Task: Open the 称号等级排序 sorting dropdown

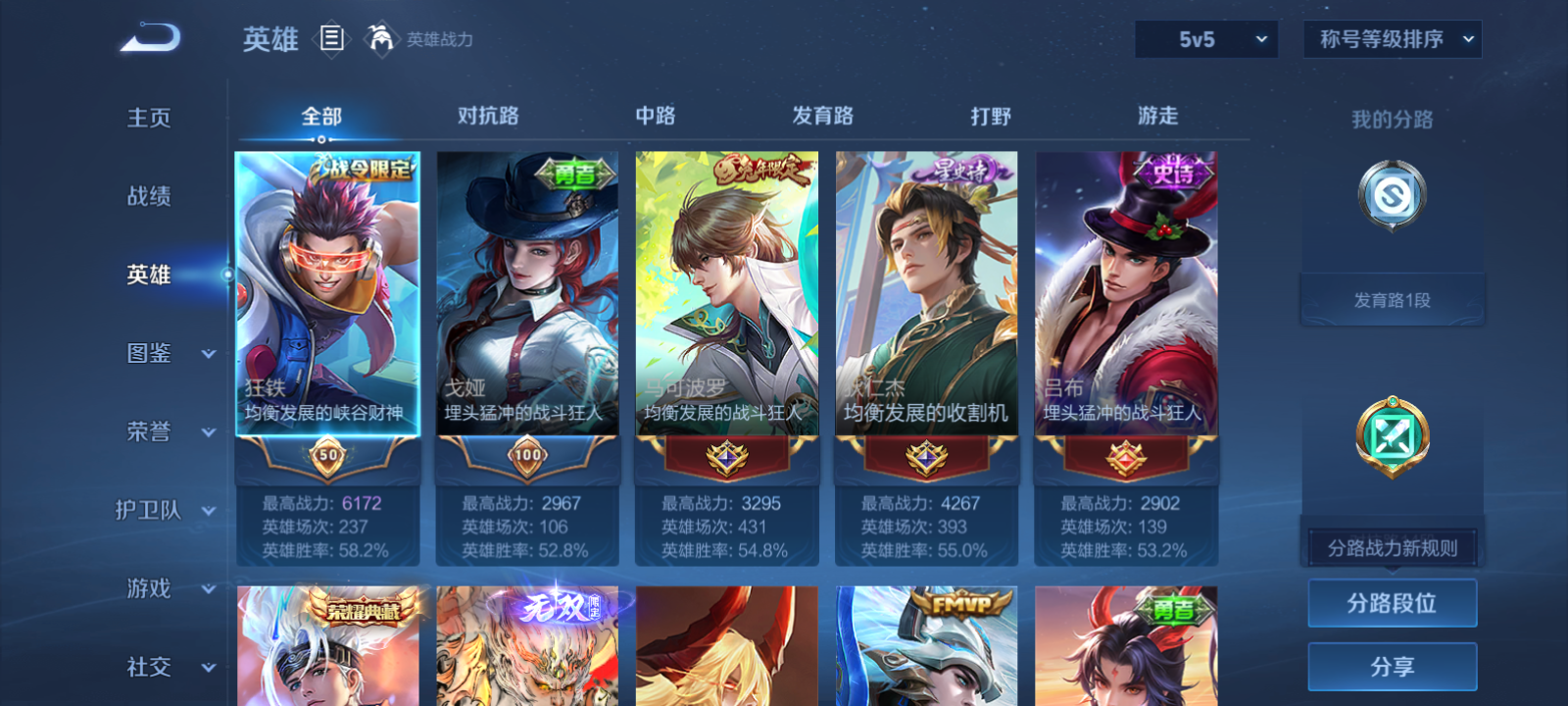Action: pyautogui.click(x=1392, y=39)
